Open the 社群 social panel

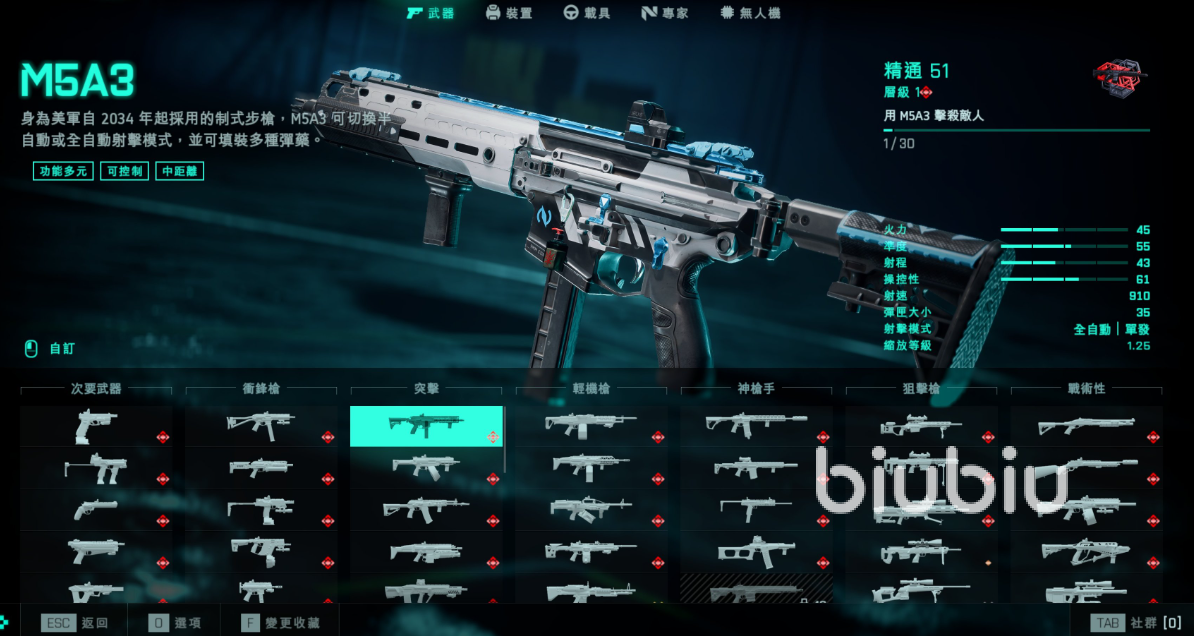1138,622
